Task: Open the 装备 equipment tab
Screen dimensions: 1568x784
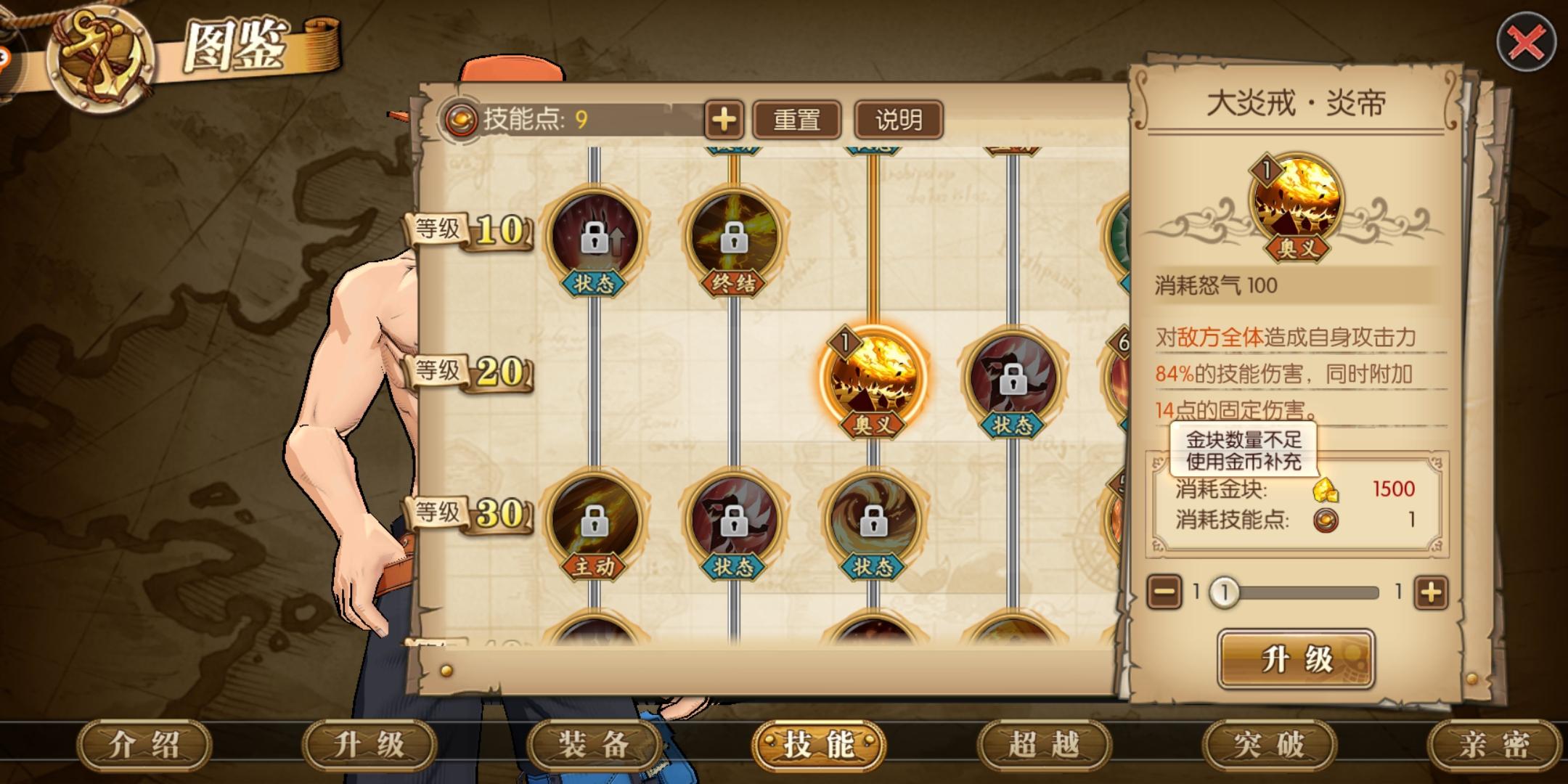Action: click(594, 746)
